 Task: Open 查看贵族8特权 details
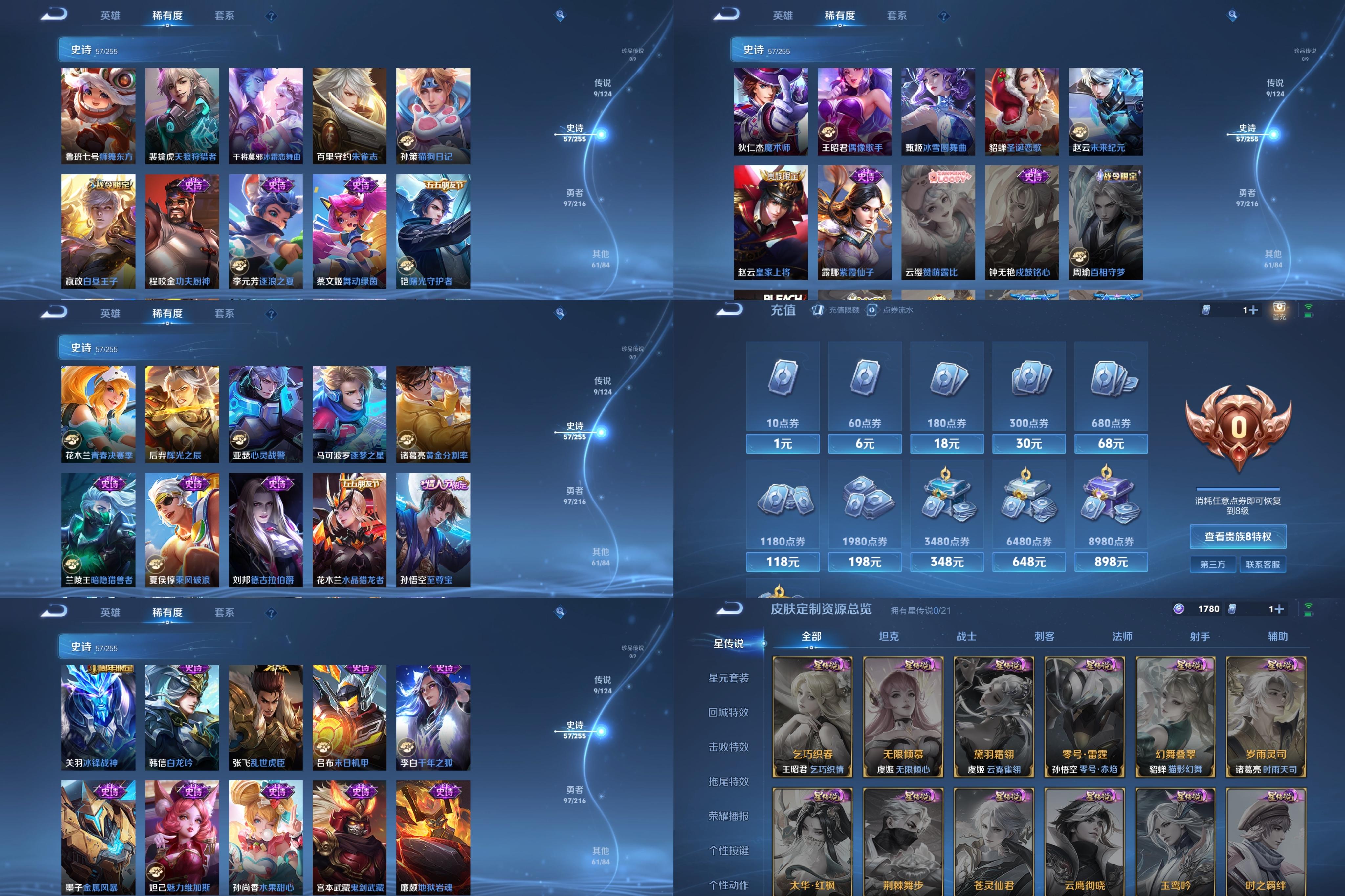pos(1238,537)
